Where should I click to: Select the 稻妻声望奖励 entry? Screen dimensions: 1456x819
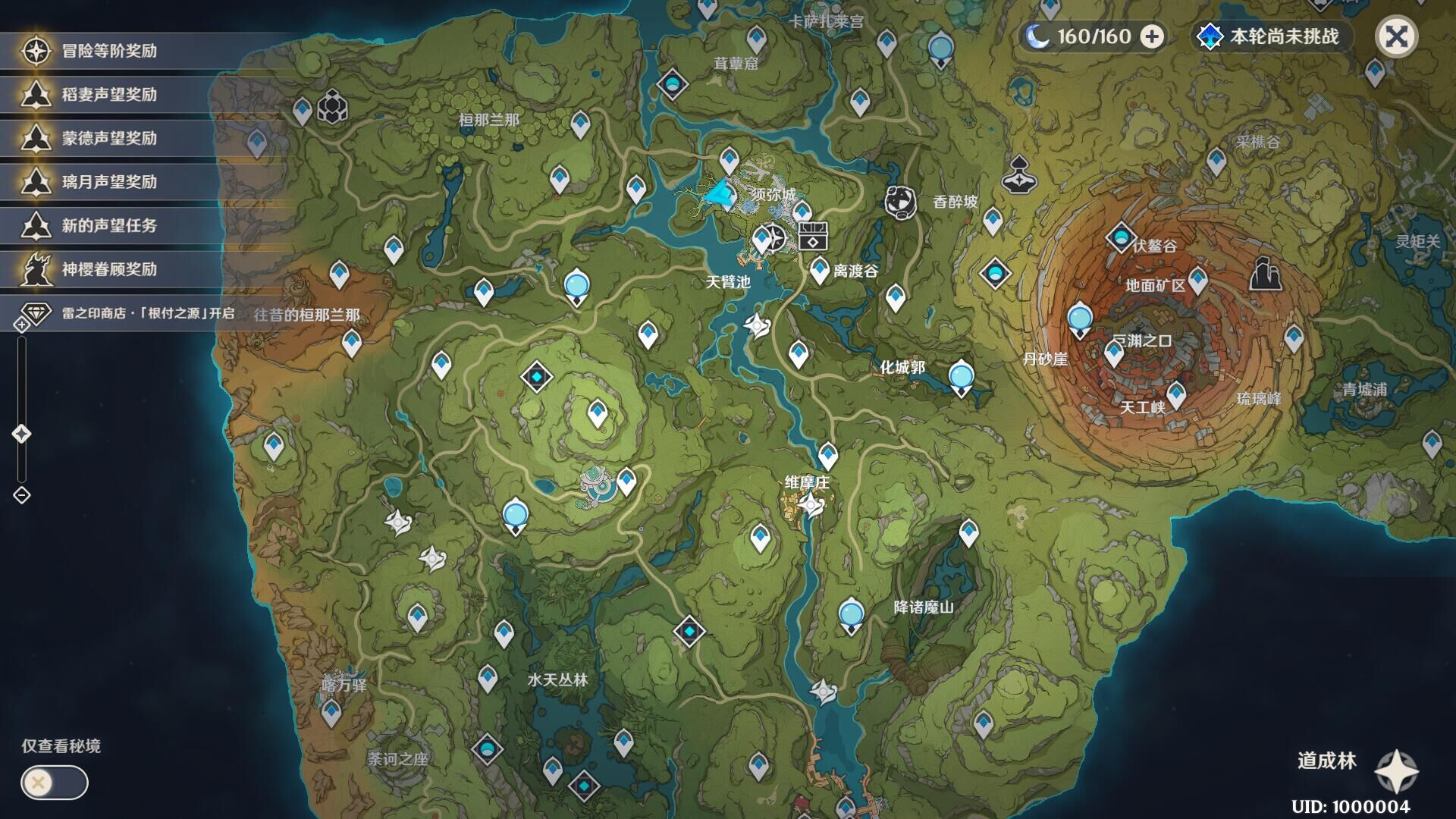point(109,95)
